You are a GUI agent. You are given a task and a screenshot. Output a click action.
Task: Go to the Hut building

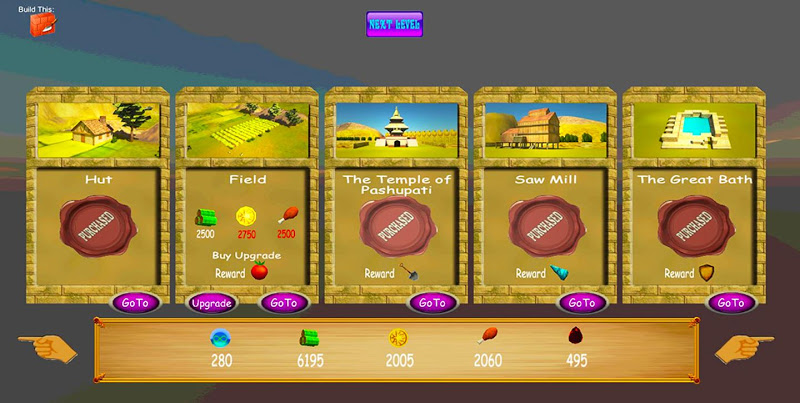134,302
